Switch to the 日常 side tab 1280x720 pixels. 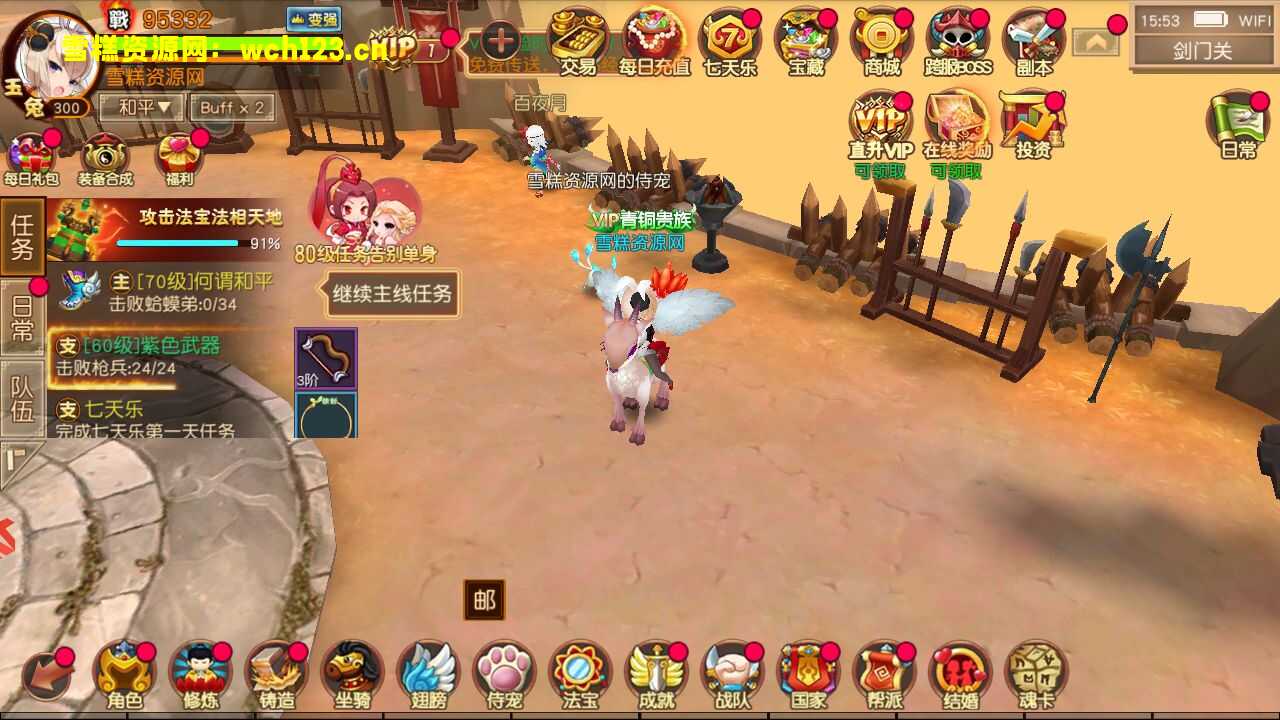(x=22, y=318)
